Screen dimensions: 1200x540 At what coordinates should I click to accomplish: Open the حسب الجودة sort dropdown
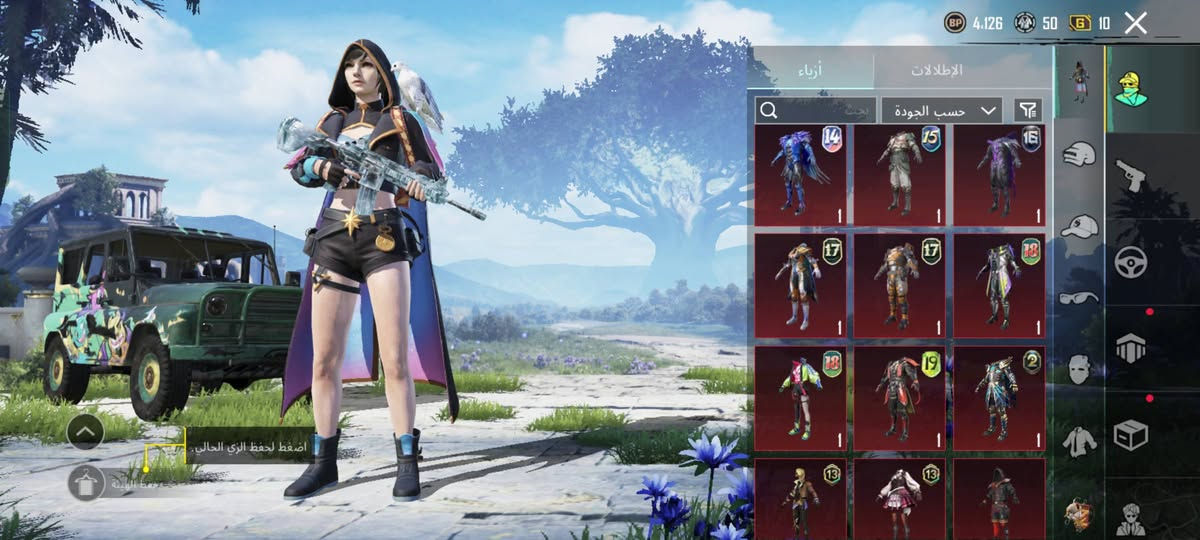point(942,110)
